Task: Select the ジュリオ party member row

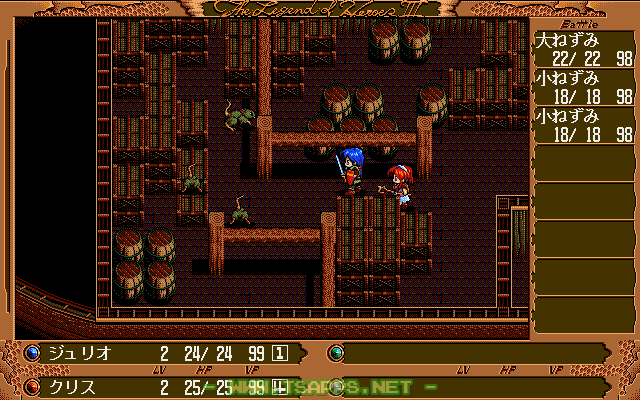Action: [x=160, y=352]
